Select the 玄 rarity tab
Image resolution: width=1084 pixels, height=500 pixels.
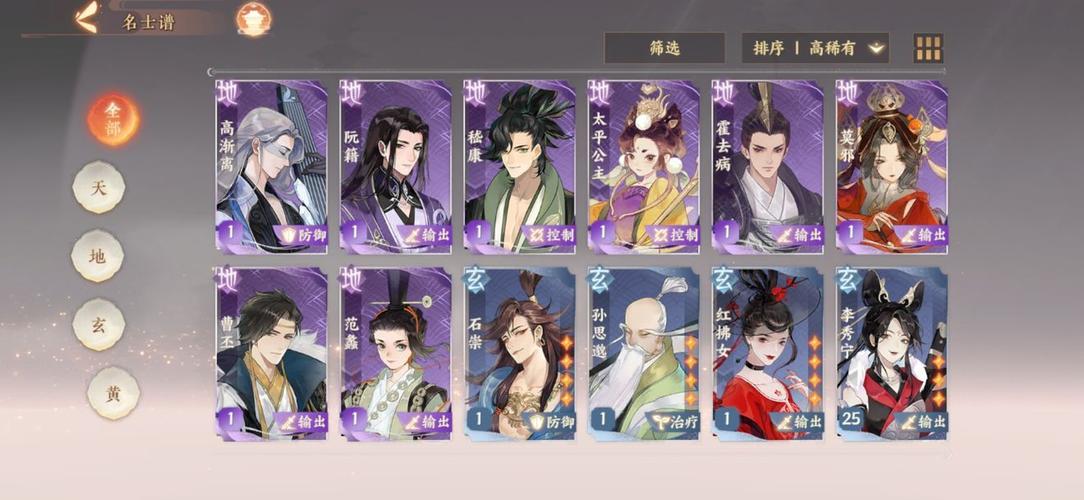click(x=98, y=324)
